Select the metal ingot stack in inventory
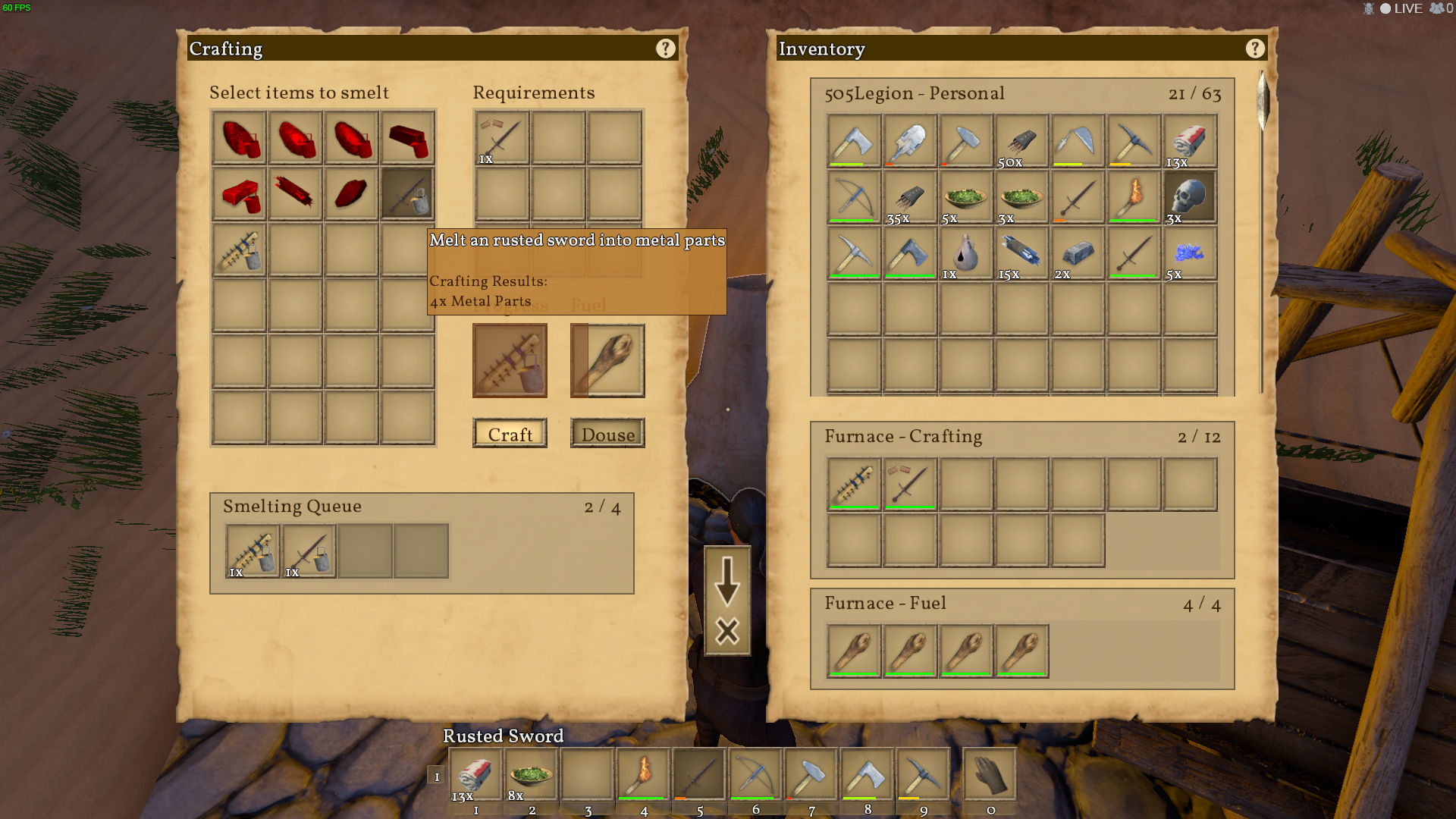 click(1078, 253)
